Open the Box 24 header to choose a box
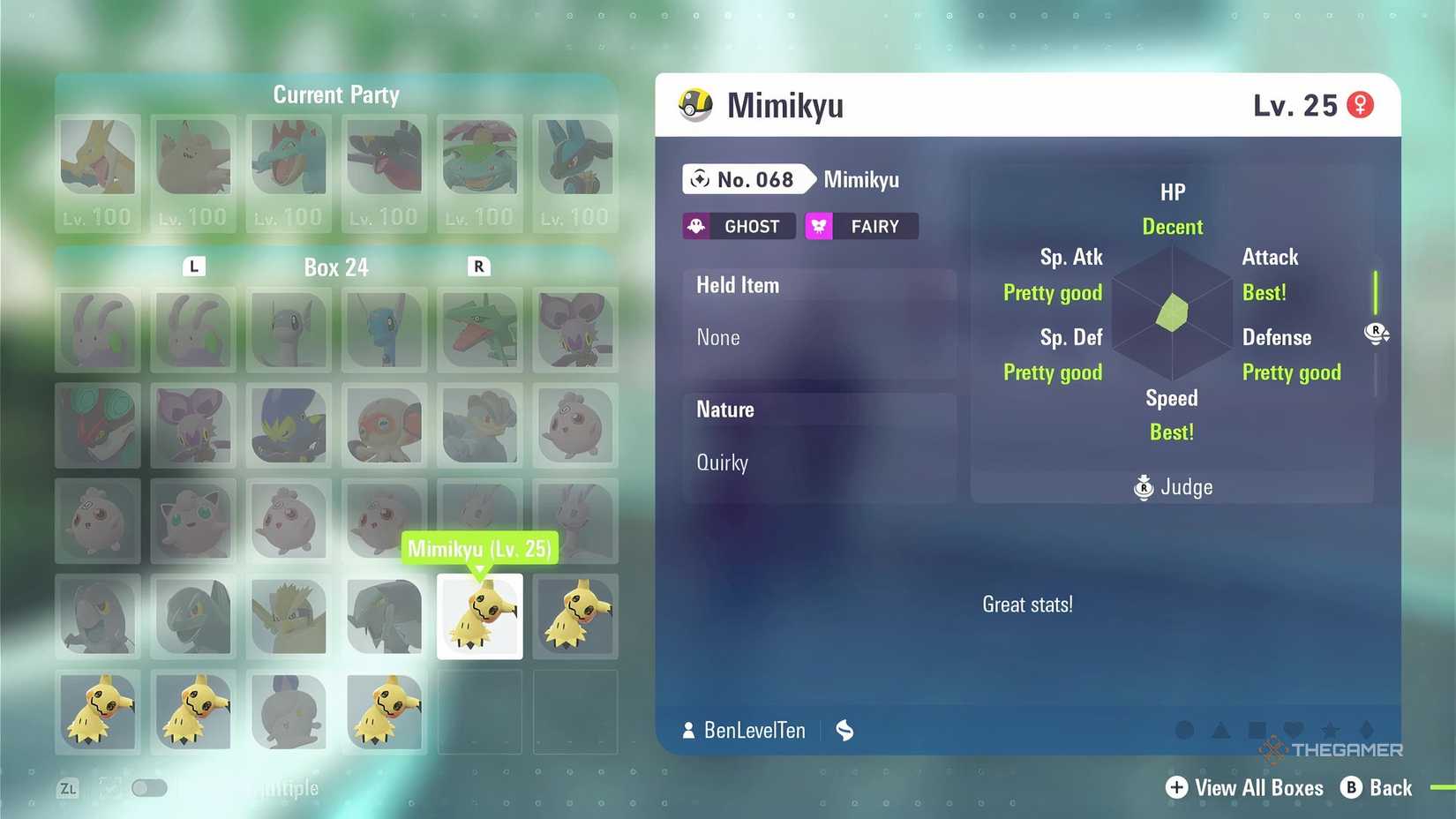This screenshot has height=819, width=1456. click(336, 267)
